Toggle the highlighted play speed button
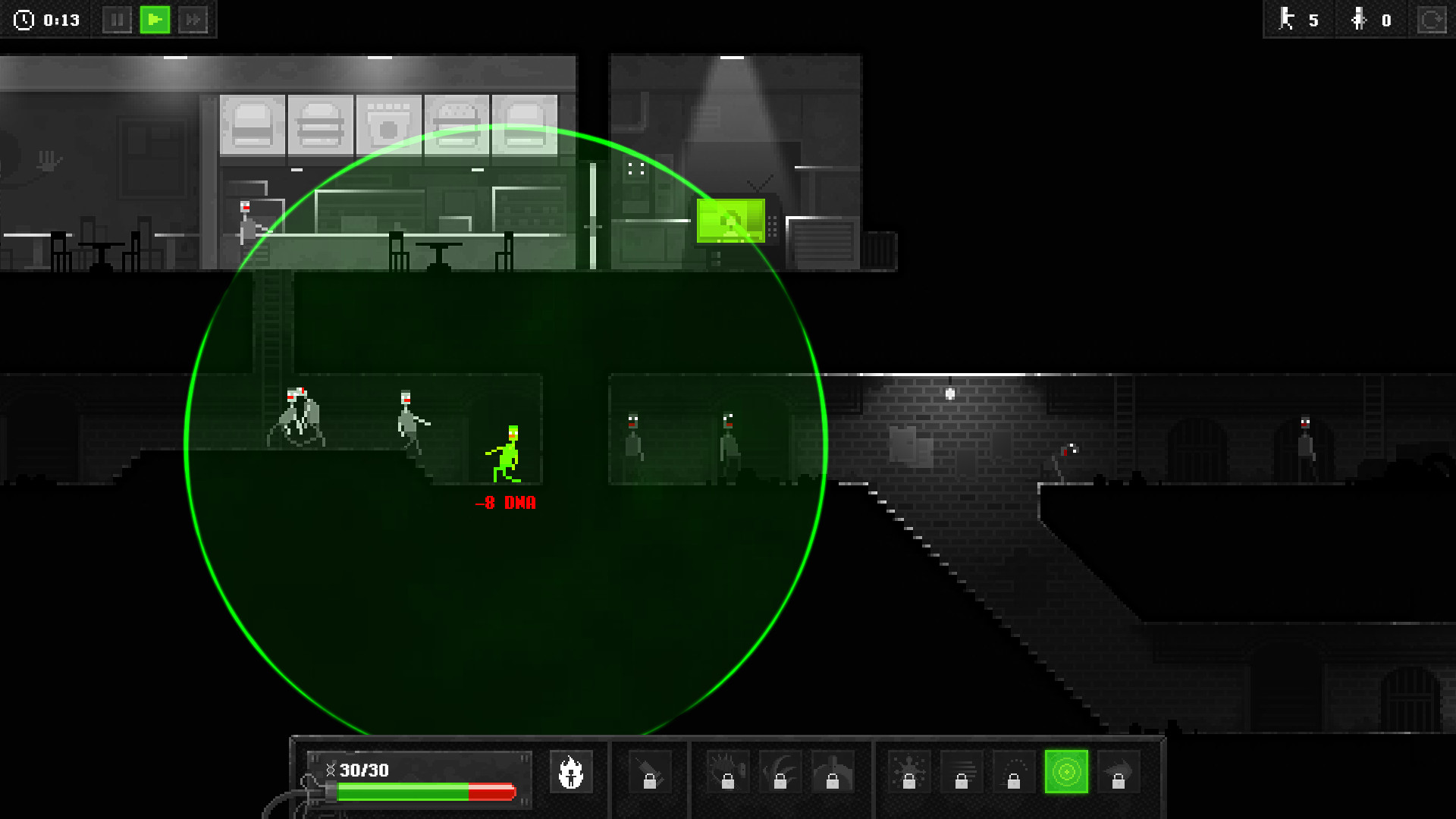 click(155, 20)
